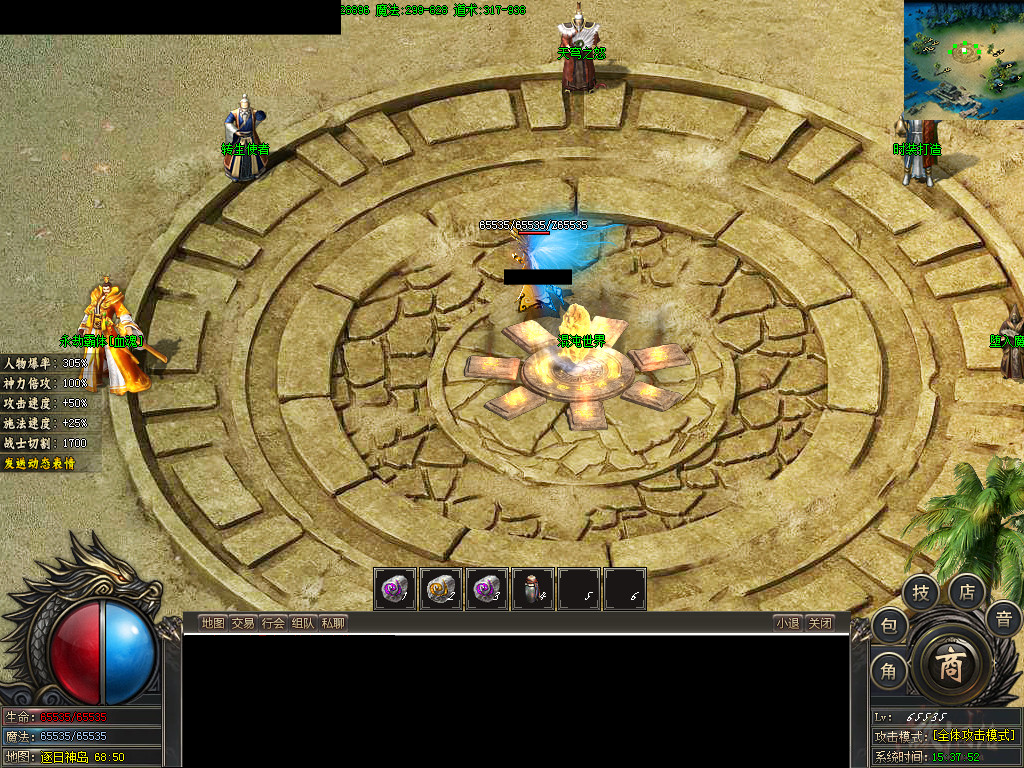
Task: Open the 私聊 private chat tab
Action: (333, 623)
